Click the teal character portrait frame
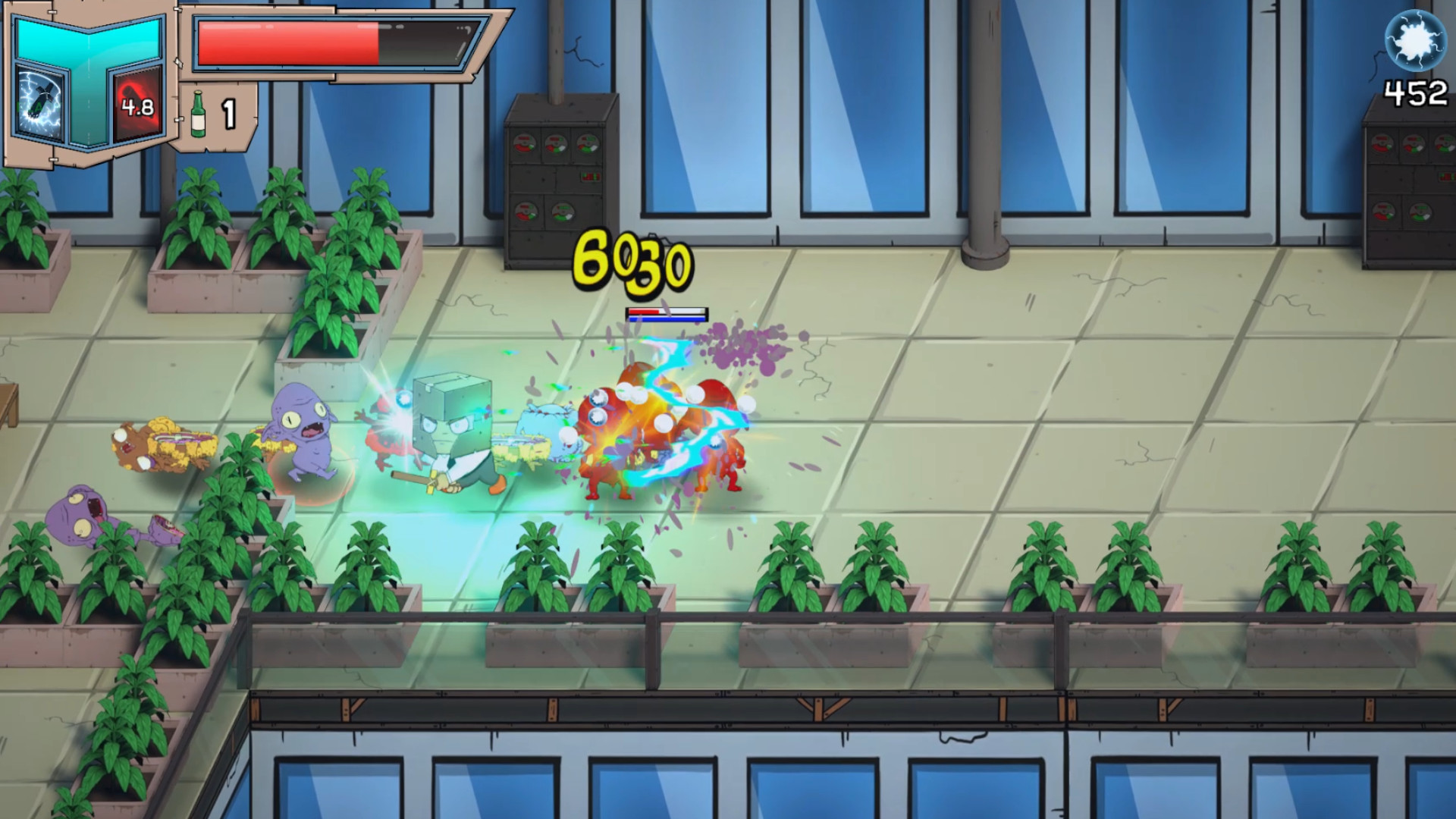The width and height of the screenshot is (1456, 819). 87,42
